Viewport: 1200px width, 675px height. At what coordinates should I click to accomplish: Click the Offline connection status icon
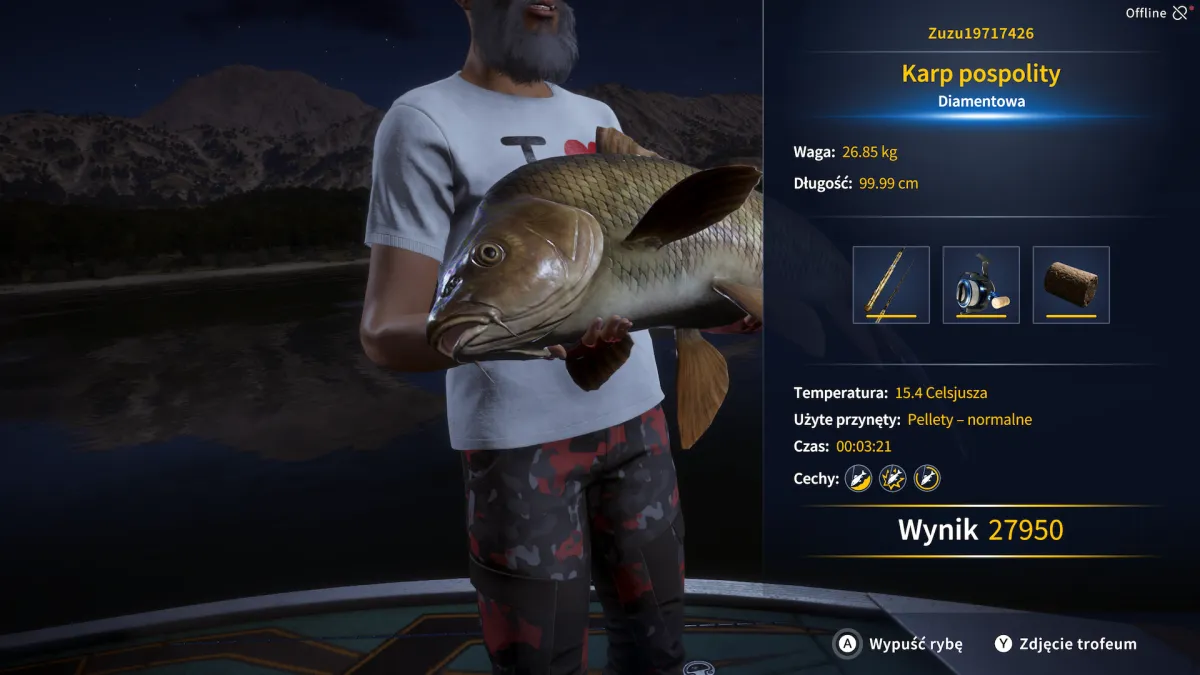1180,13
